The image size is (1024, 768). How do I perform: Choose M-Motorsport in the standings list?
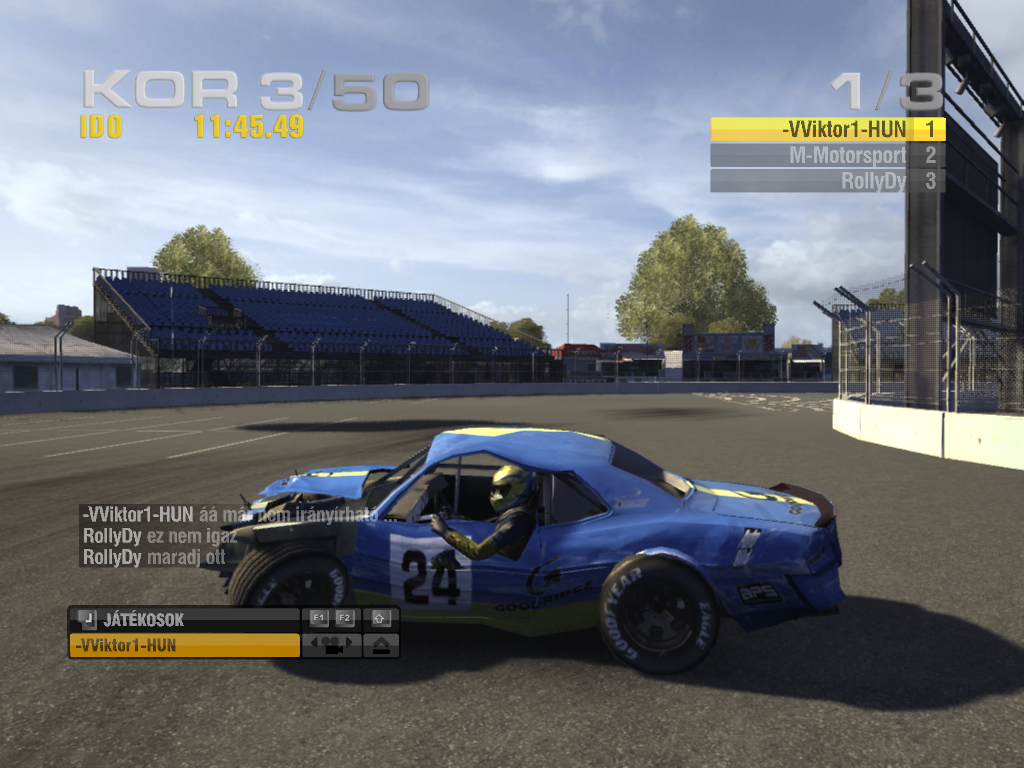[x=827, y=155]
